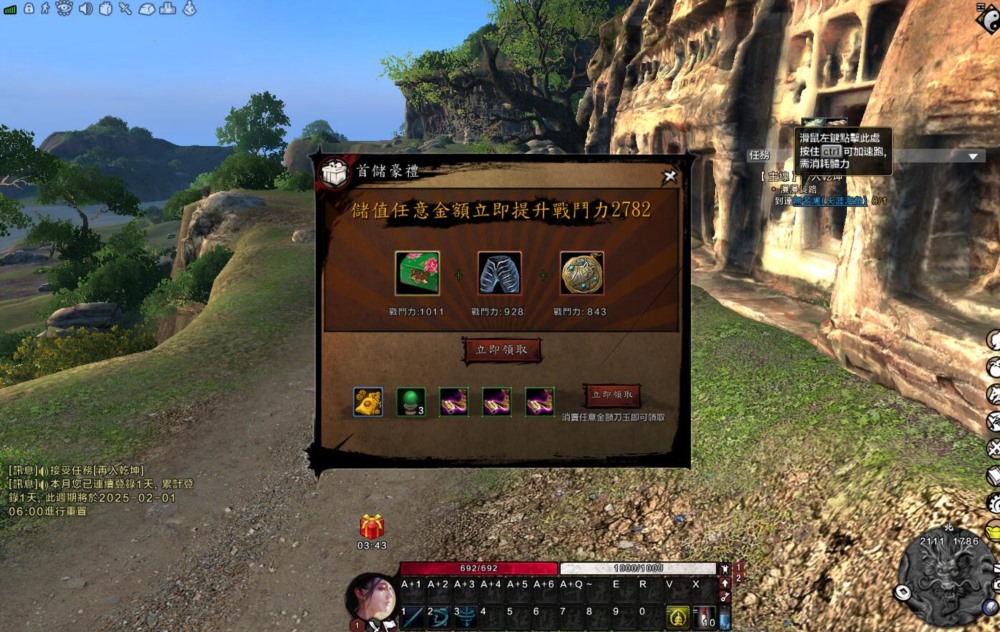Expand the 任務 quest tracker dropdown arrow
1000x632 pixels.
[974, 156]
